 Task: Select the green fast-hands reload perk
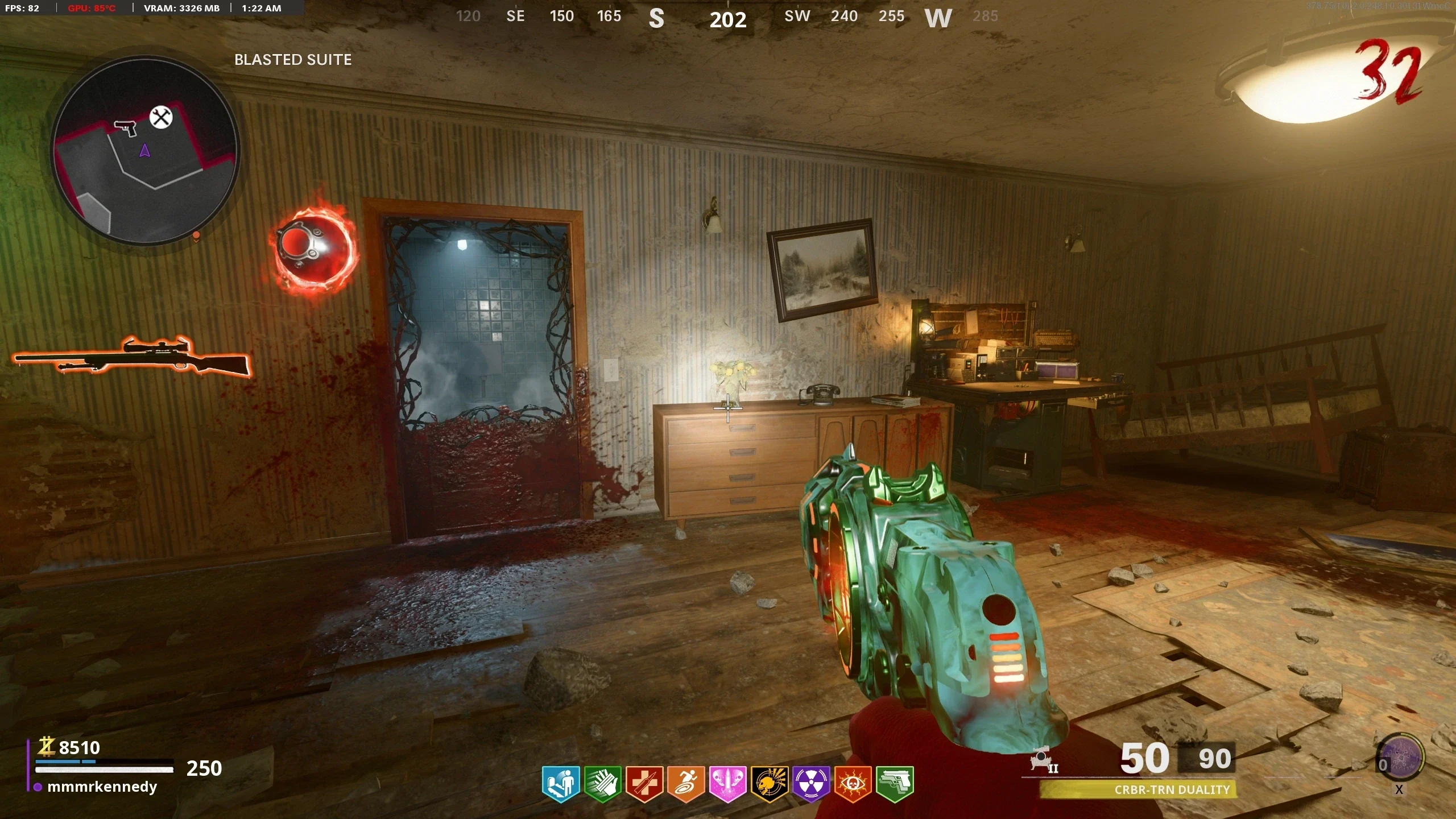click(603, 784)
